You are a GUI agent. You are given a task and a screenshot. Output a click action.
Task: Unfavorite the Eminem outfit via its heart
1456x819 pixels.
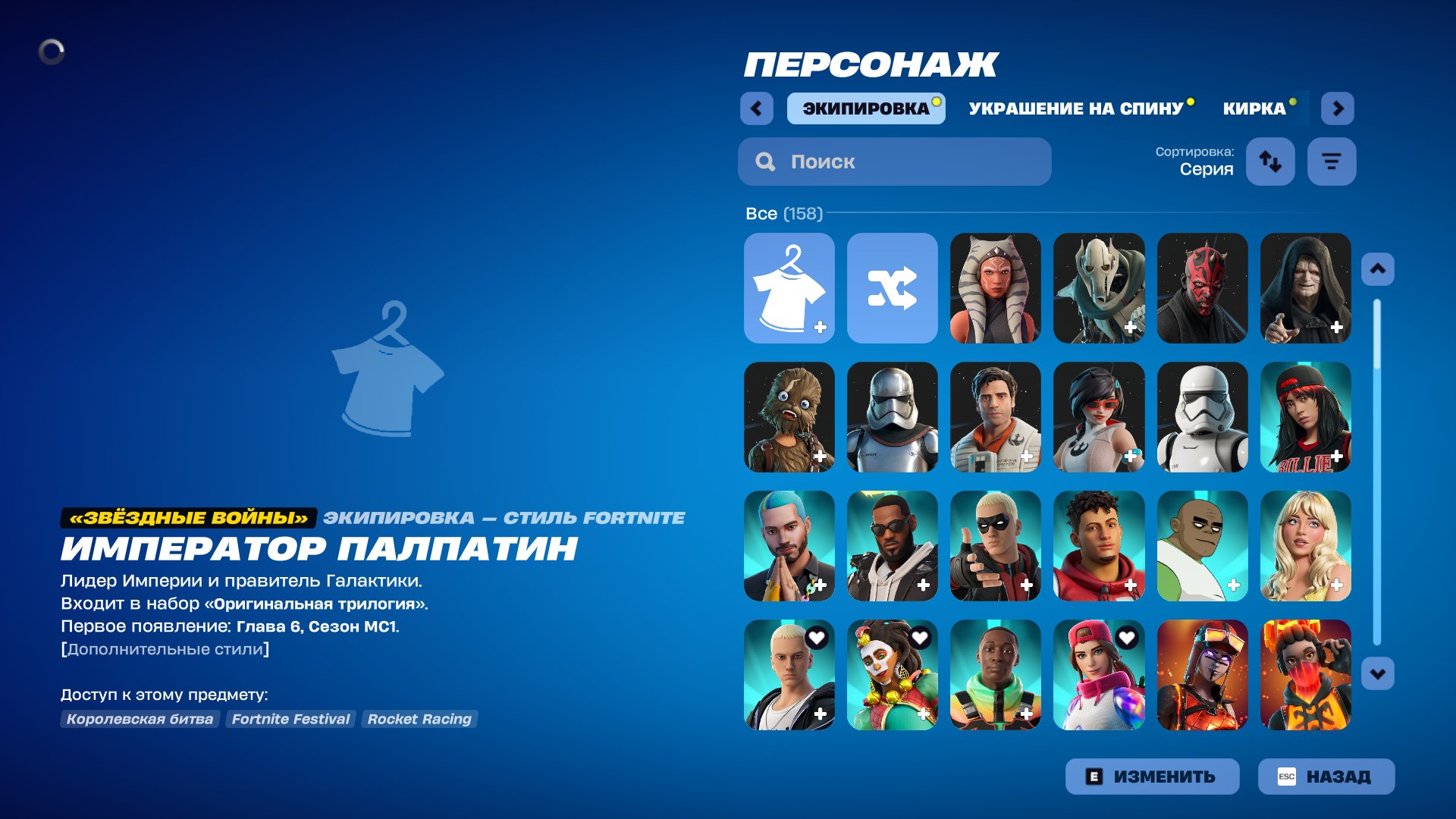pos(815,638)
